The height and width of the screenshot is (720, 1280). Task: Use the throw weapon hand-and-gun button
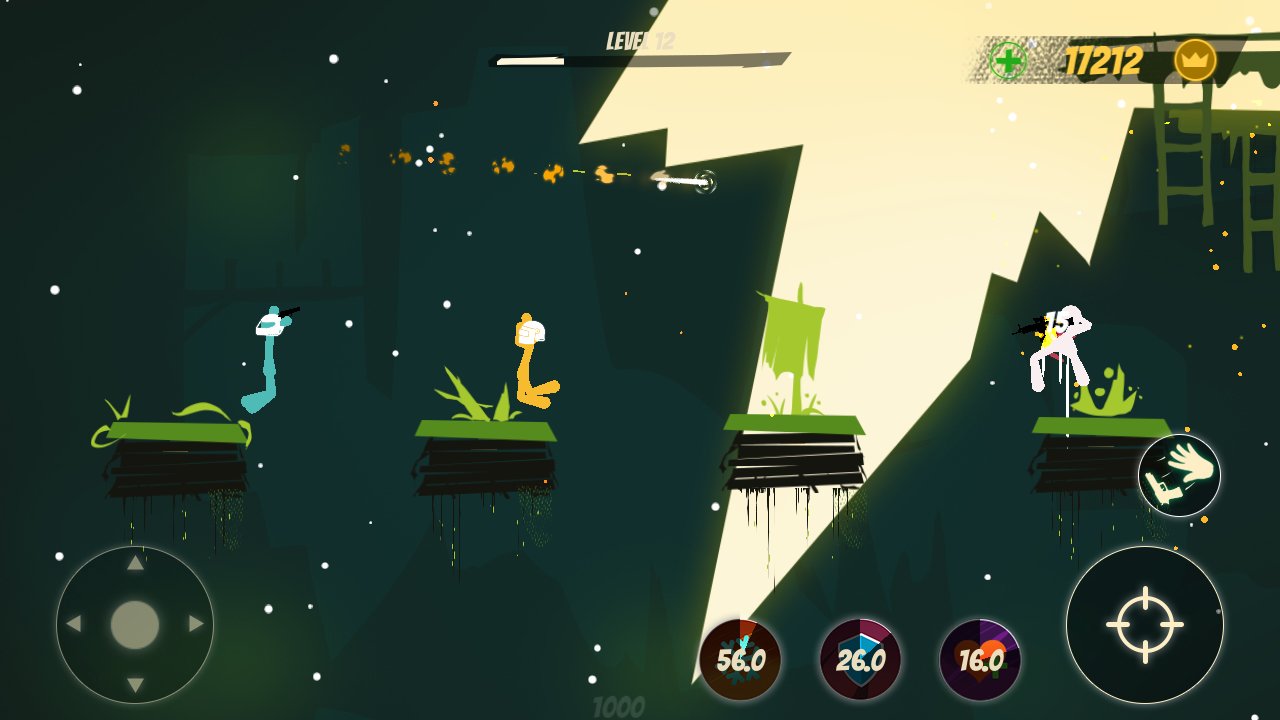[1179, 475]
